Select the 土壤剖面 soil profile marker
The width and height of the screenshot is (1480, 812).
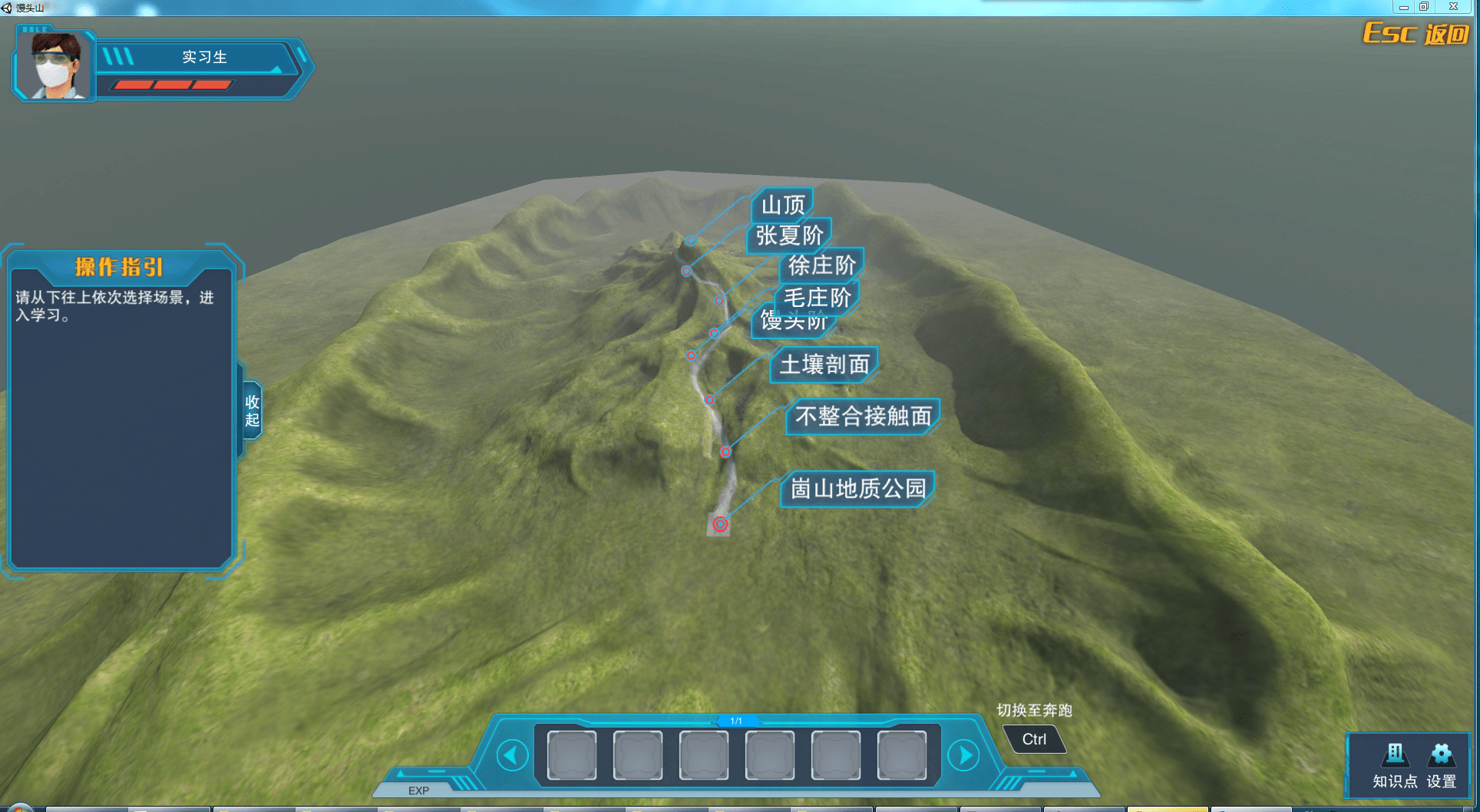pyautogui.click(x=824, y=365)
